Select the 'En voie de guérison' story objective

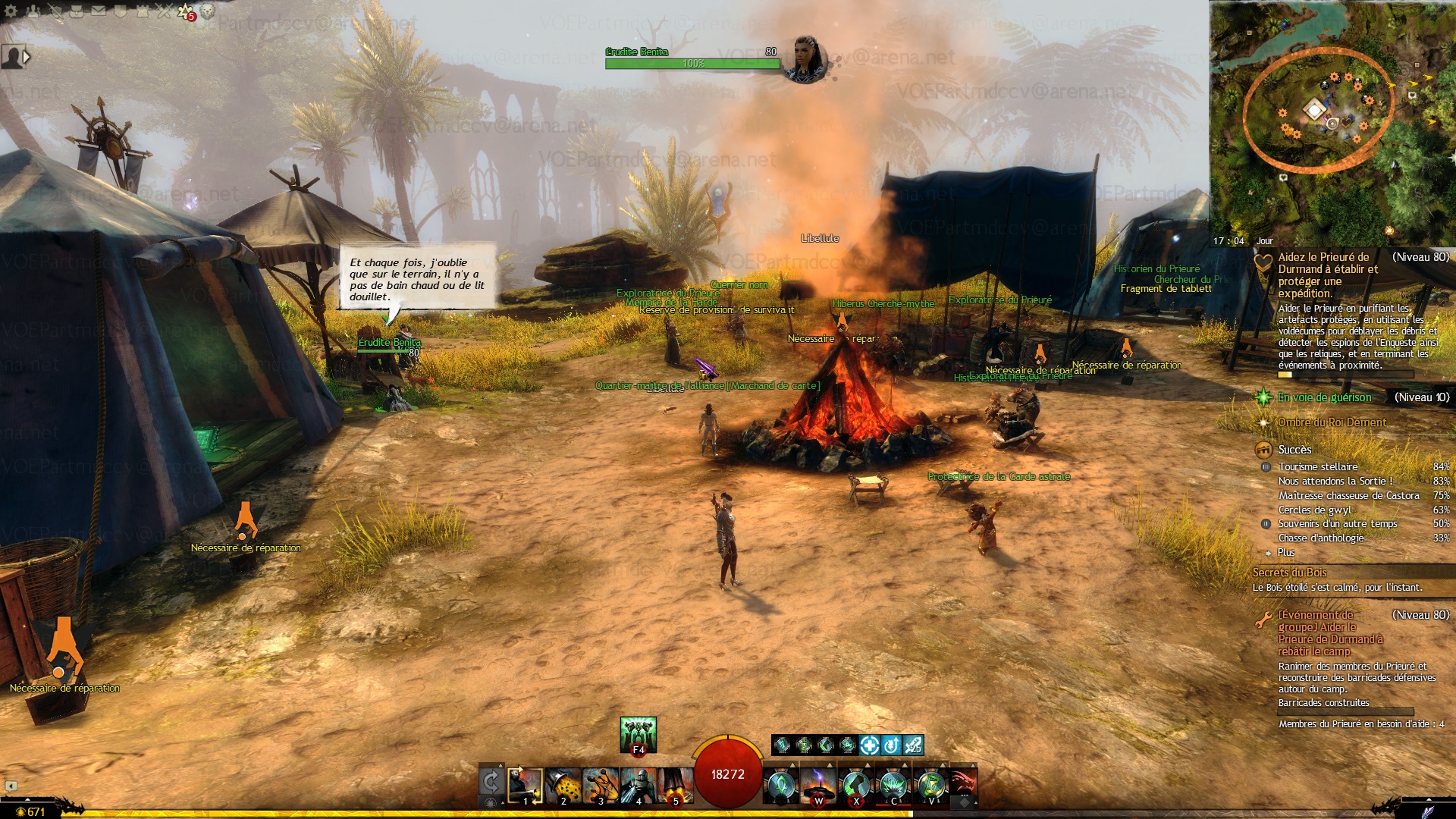point(1324,397)
